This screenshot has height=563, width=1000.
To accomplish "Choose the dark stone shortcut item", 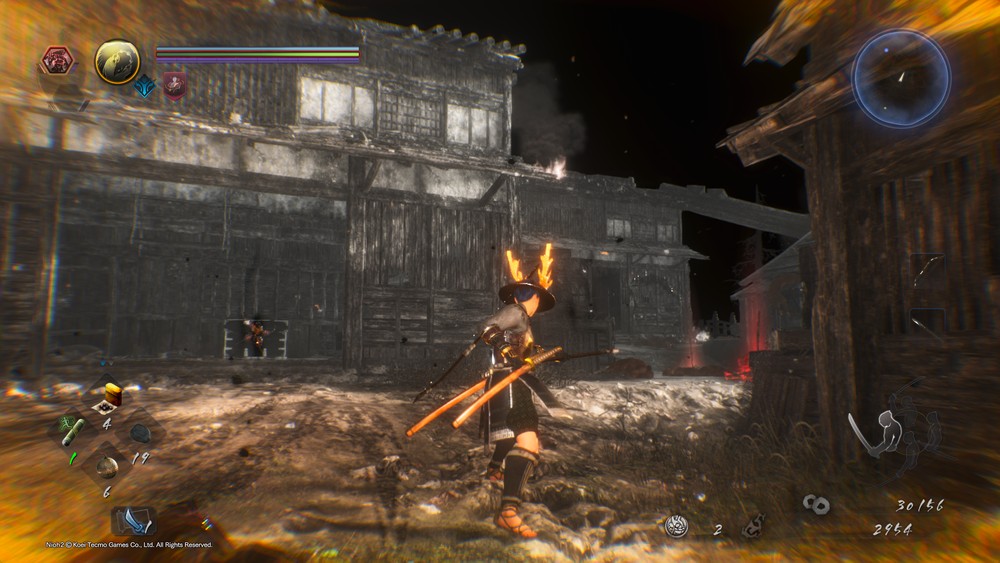I will coord(141,433).
